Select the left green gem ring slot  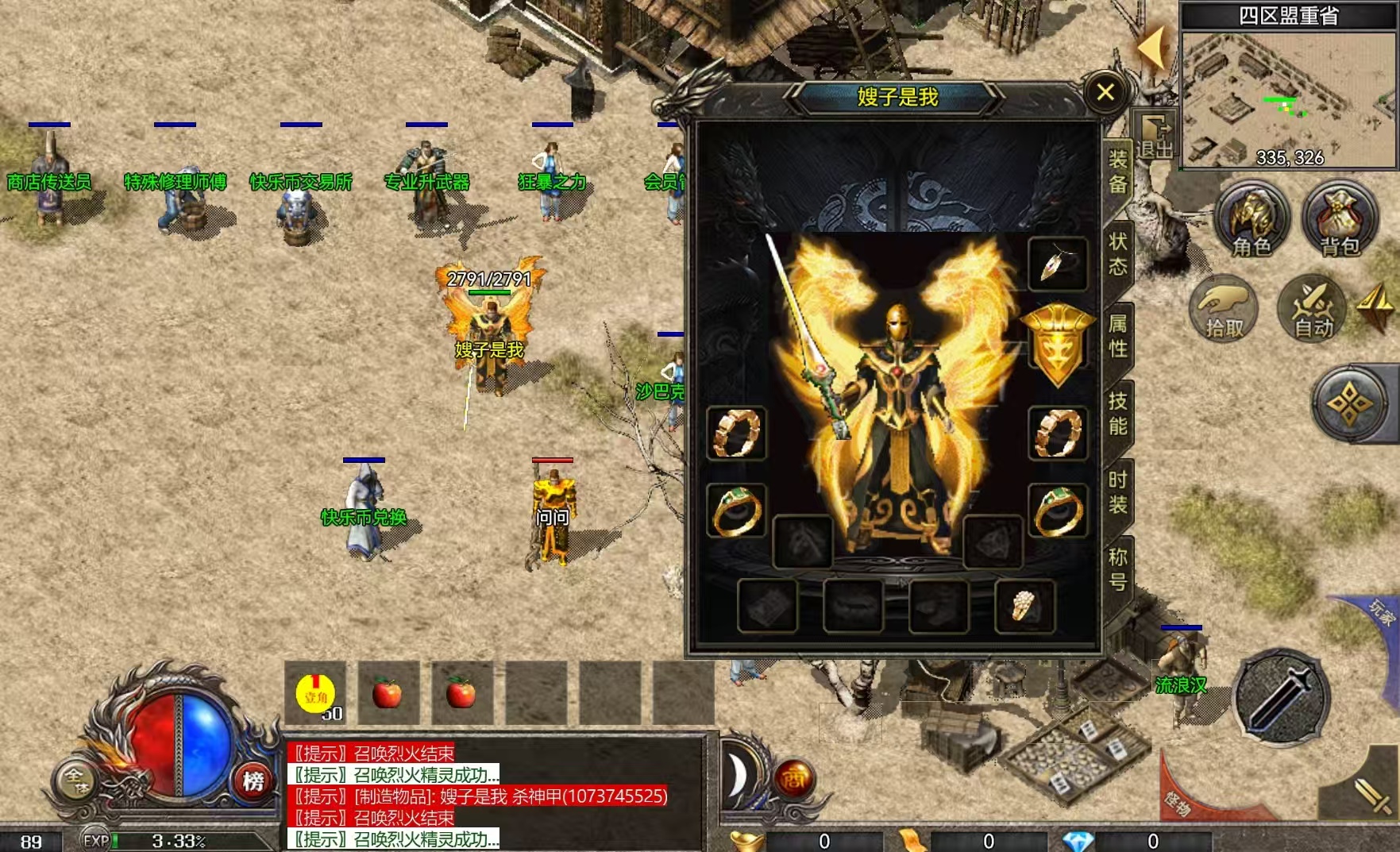click(736, 511)
